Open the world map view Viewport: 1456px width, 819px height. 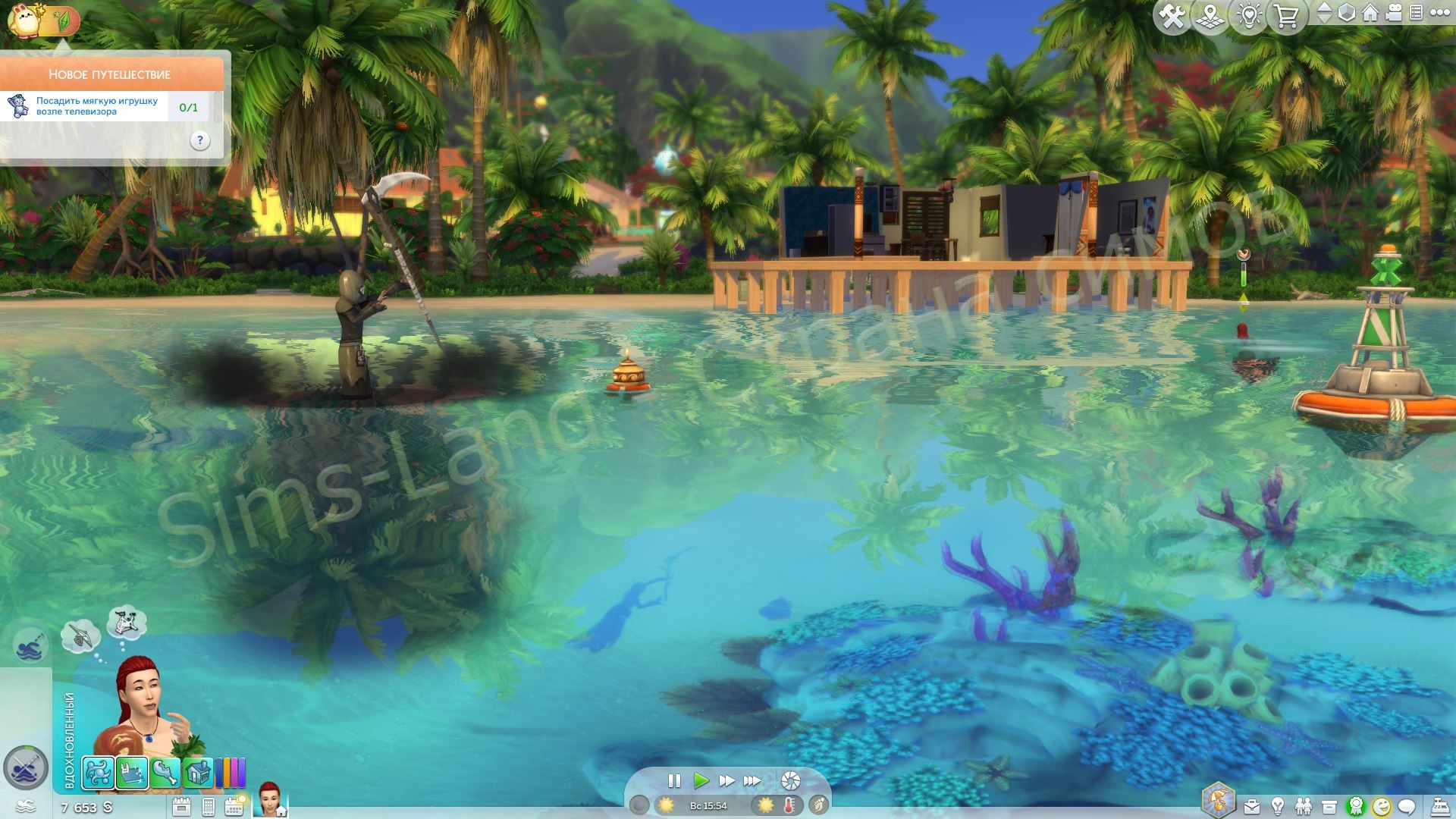(x=1210, y=17)
